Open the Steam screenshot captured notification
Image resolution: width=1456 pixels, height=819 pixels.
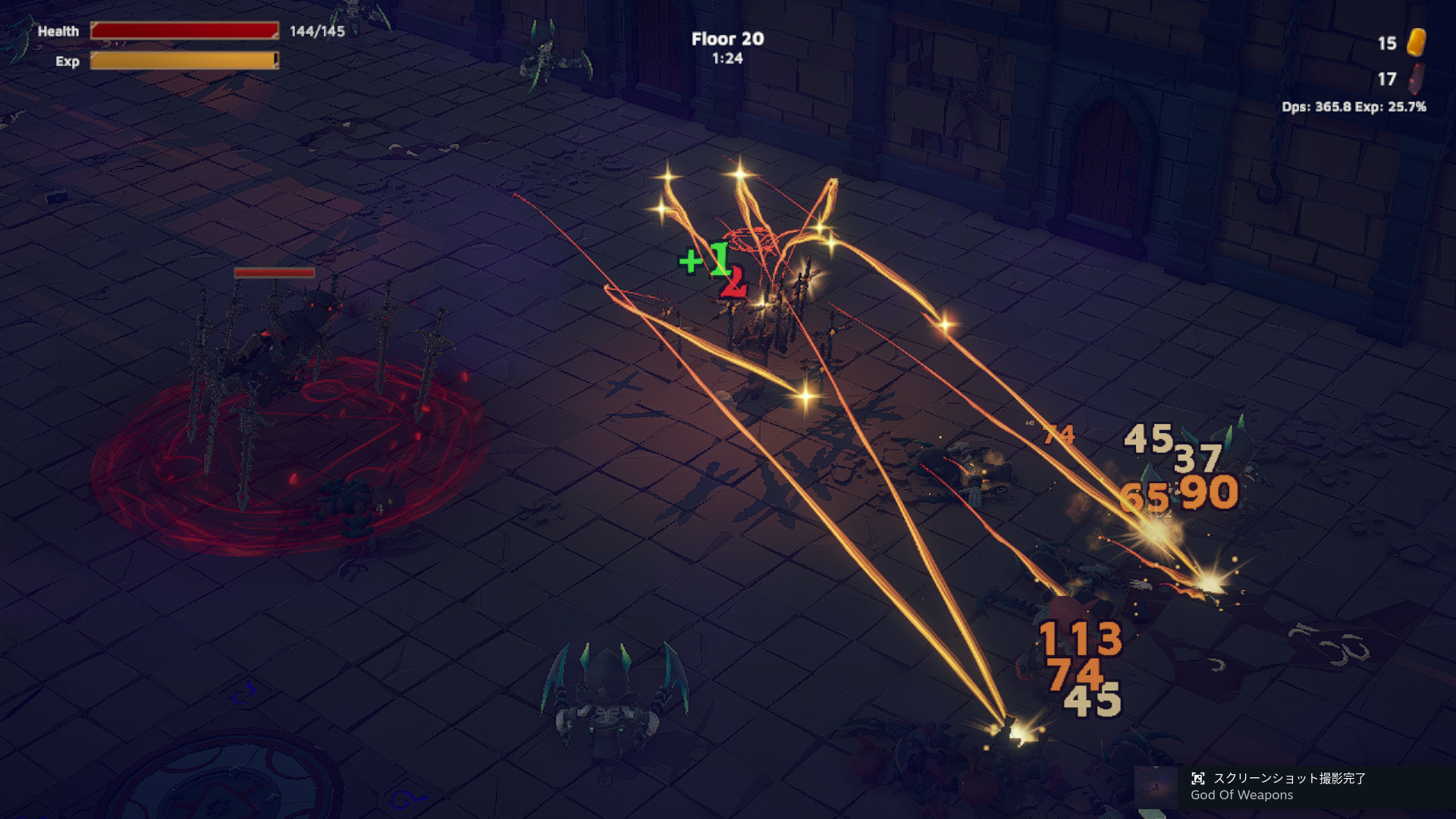[1289, 786]
